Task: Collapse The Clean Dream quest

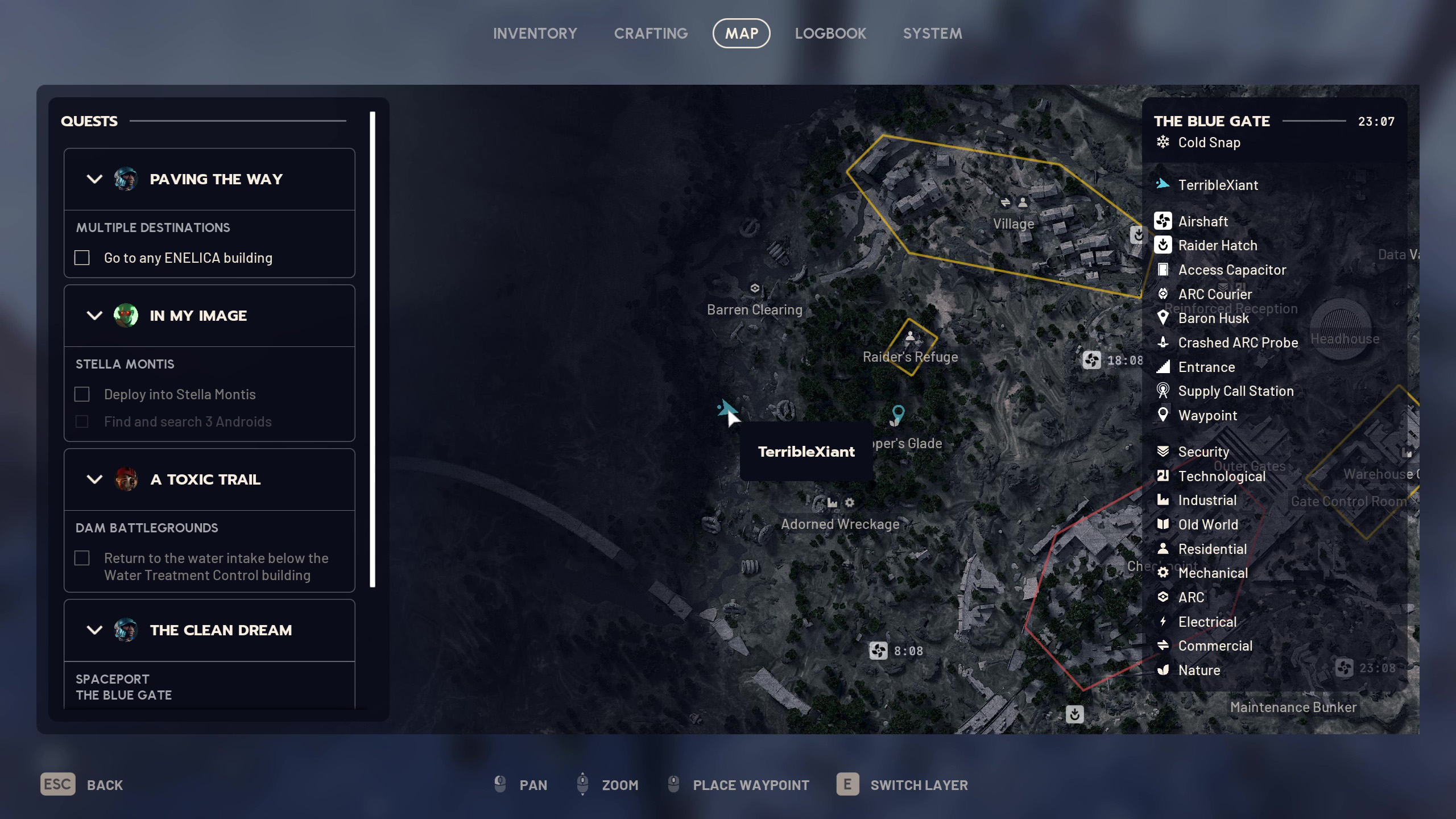Action: click(94, 630)
